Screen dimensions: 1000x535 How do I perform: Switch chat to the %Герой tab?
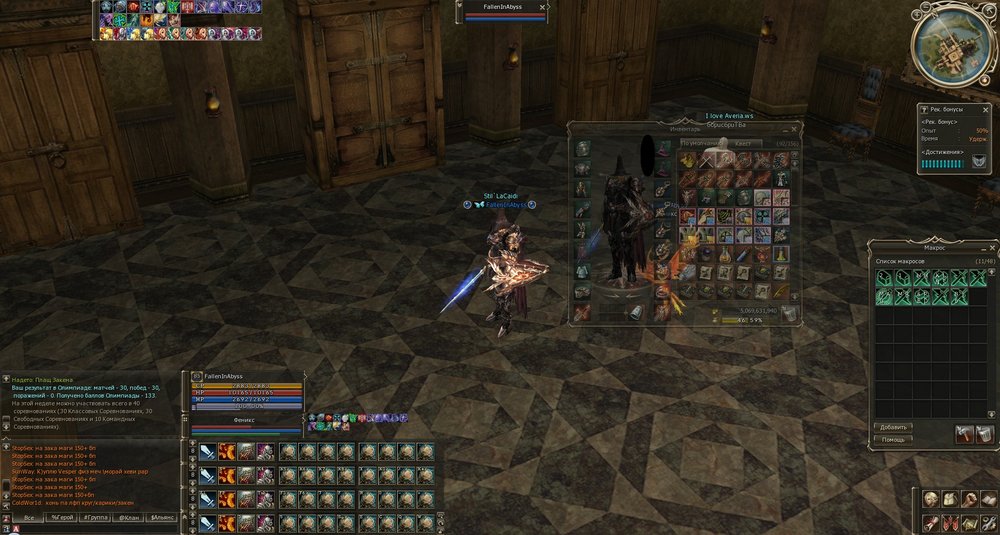pos(62,518)
